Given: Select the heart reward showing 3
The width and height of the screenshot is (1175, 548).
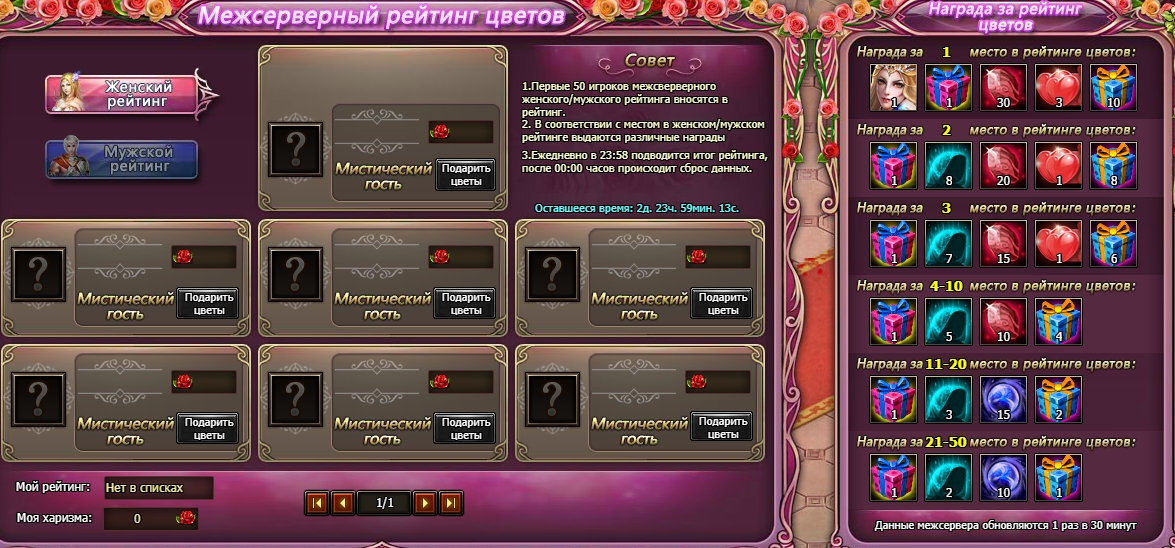Looking at the screenshot, I should pyautogui.click(x=1058, y=89).
